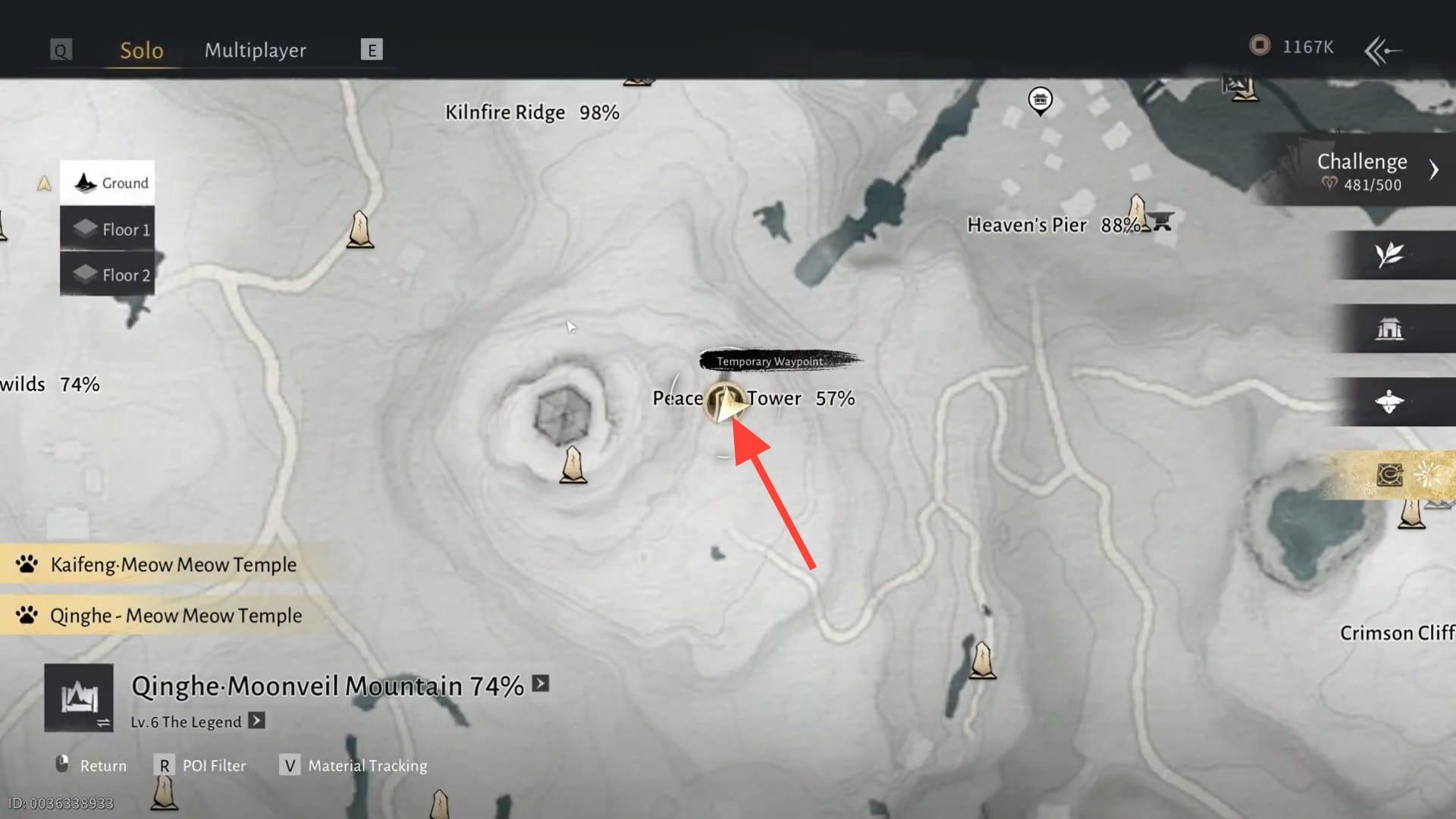Select Floor 1 map layer
Image resolution: width=1456 pixels, height=819 pixels.
108,229
